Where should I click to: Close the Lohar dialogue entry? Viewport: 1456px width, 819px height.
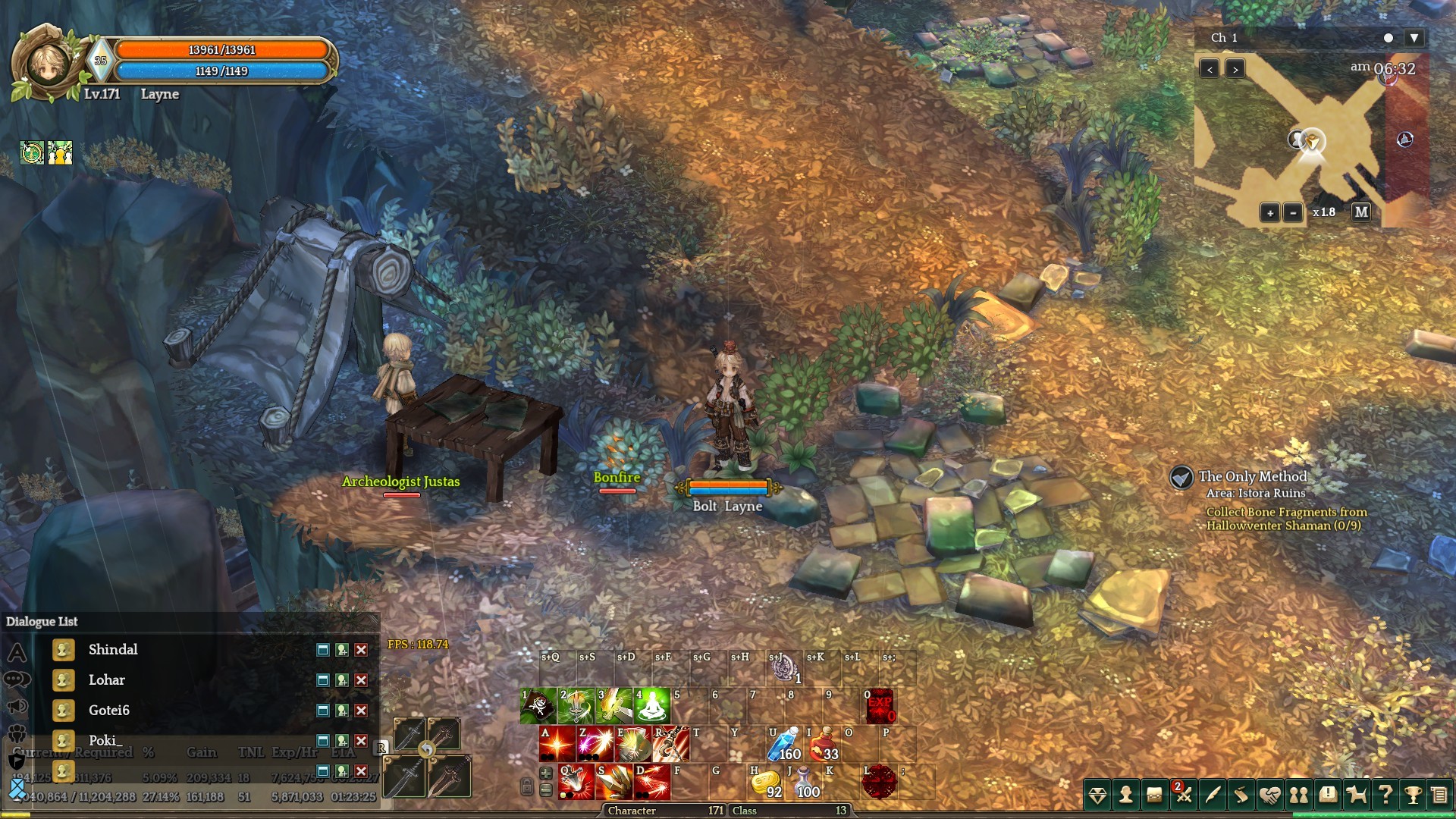coord(362,680)
